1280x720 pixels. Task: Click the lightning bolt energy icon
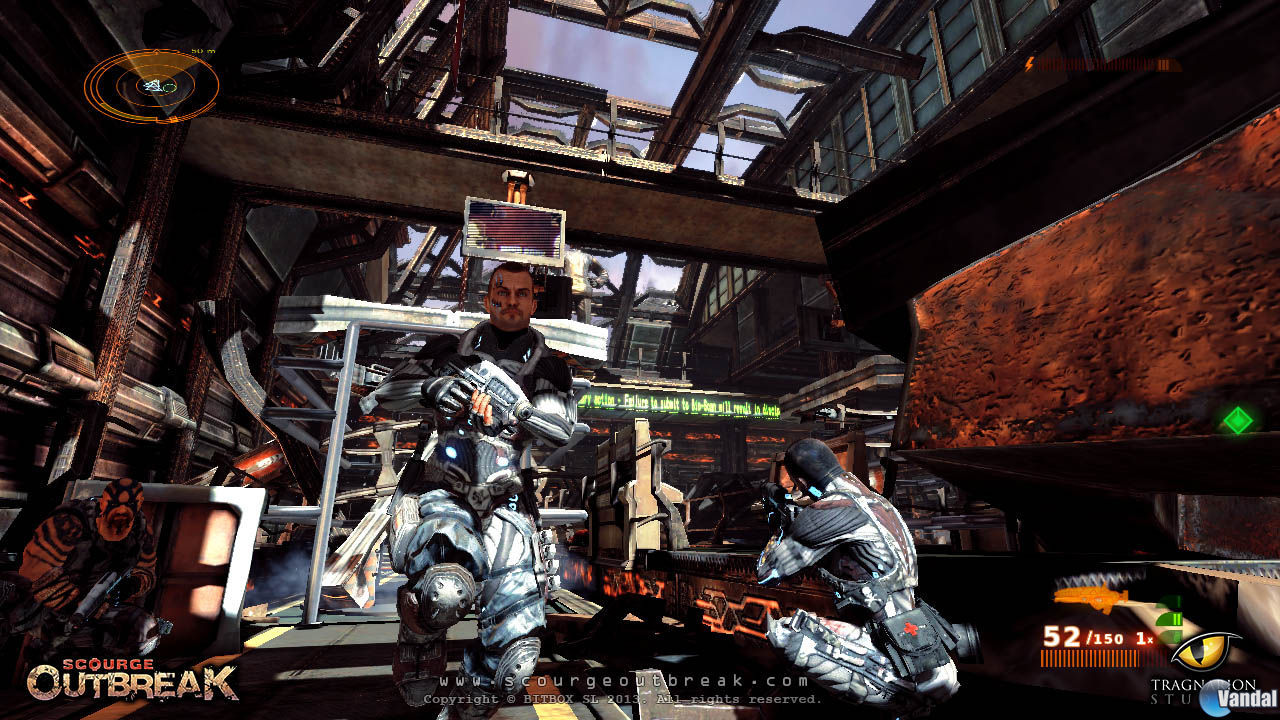point(1029,64)
